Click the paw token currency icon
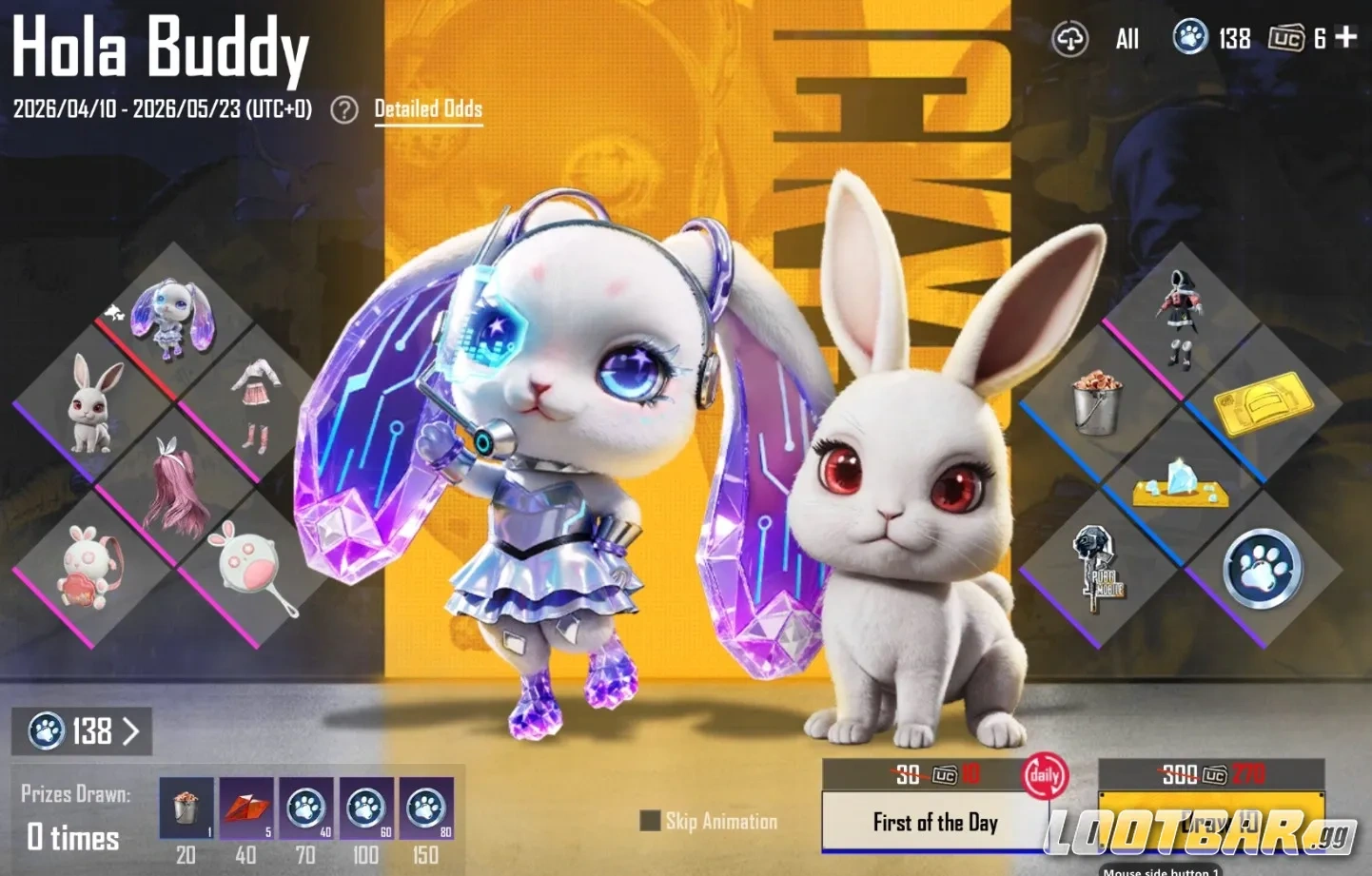The height and width of the screenshot is (876, 1372). (1191, 38)
